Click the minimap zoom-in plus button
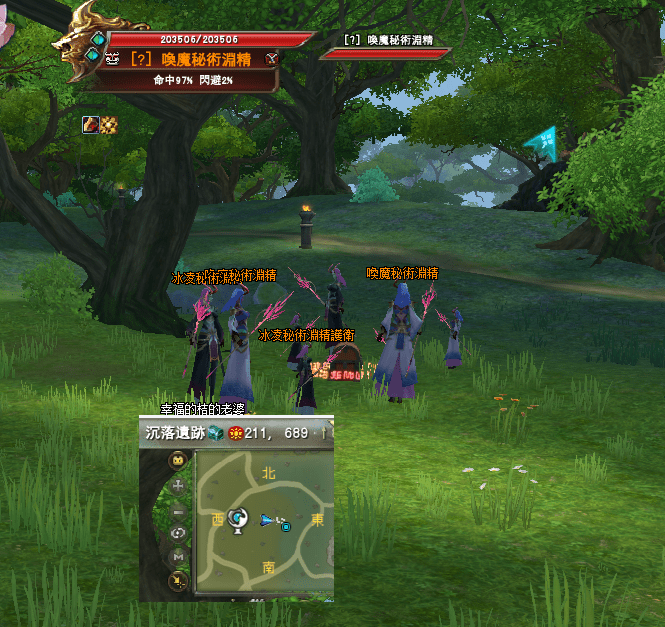Screen dimensions: 665x627 tap(179, 486)
